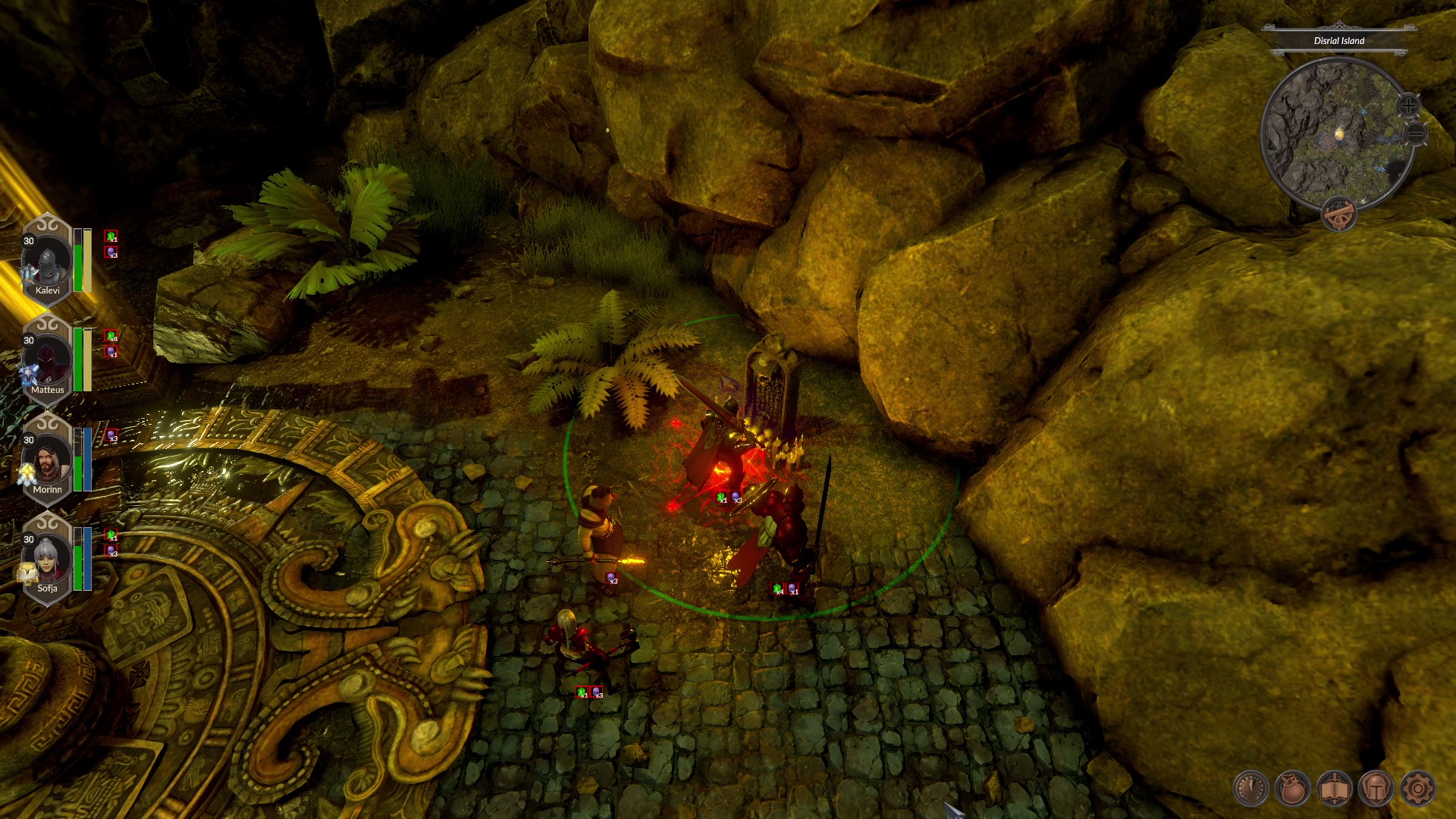Open the inventory bag icon
1456x819 pixels.
click(x=1290, y=789)
